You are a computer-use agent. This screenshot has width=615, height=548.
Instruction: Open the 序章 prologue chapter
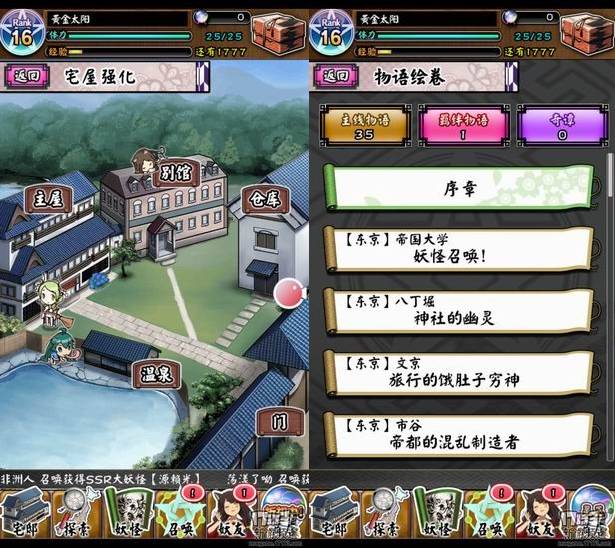461,188
